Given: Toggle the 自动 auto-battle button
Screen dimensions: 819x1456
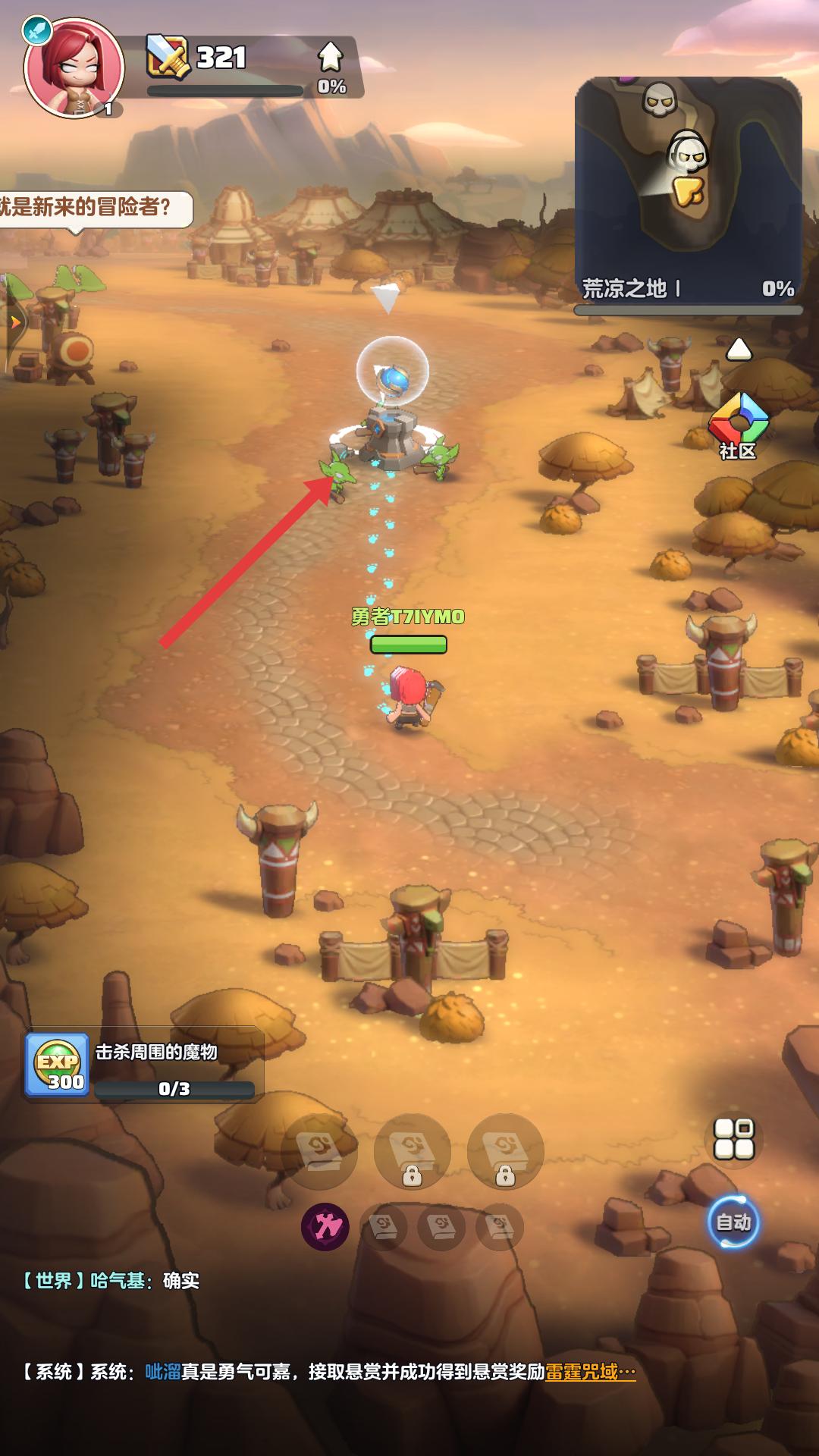Looking at the screenshot, I should tap(733, 1222).
